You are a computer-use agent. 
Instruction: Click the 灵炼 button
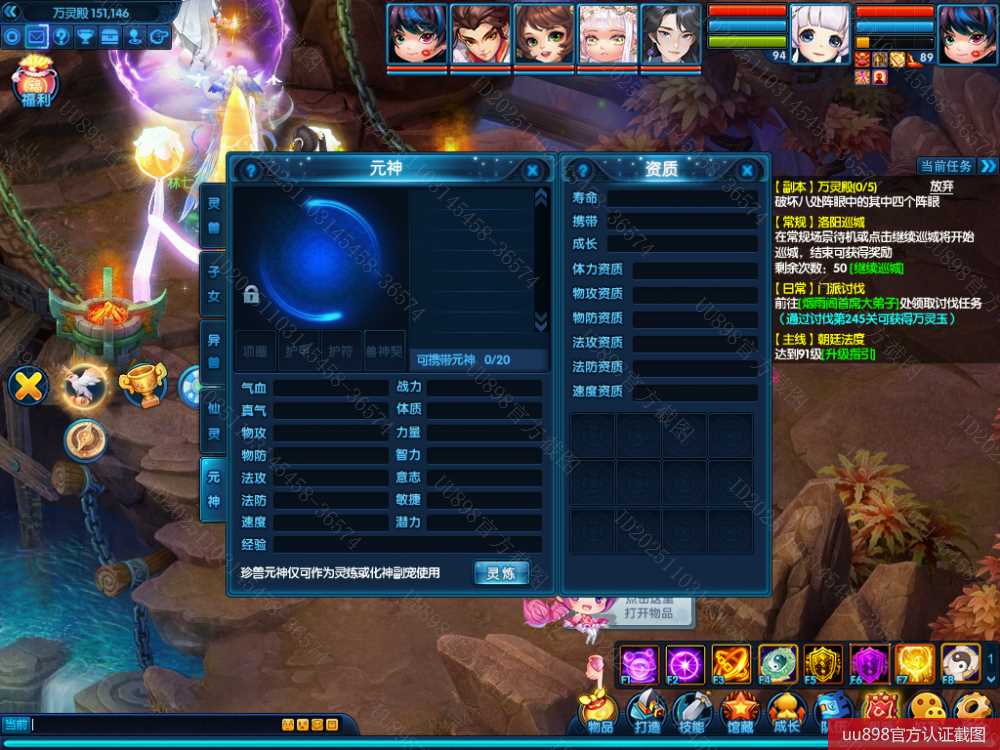click(501, 573)
